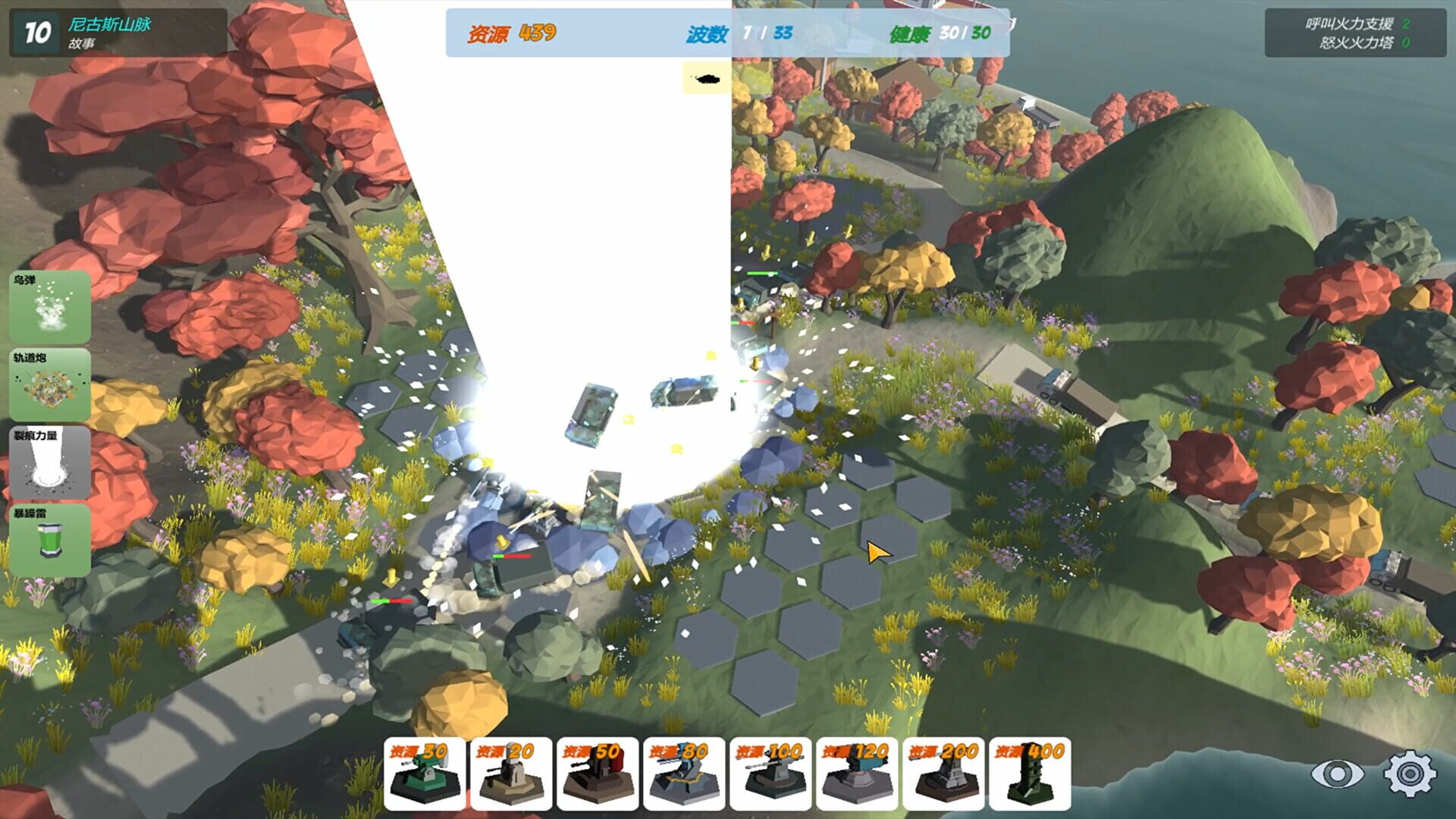Purchase the 100-resource anti-air tower
The image size is (1456, 819).
click(x=769, y=773)
